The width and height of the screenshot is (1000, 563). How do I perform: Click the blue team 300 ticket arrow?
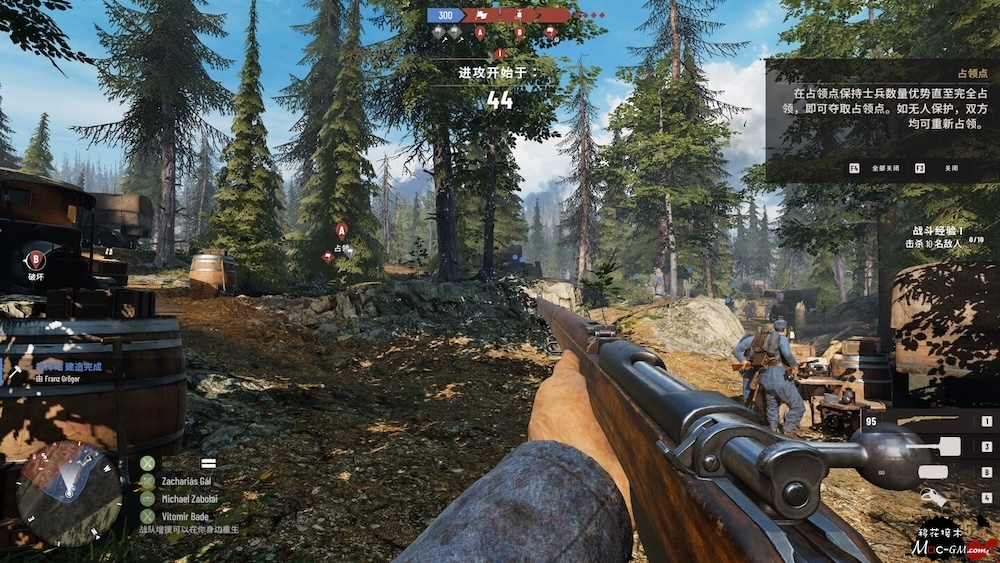(449, 15)
